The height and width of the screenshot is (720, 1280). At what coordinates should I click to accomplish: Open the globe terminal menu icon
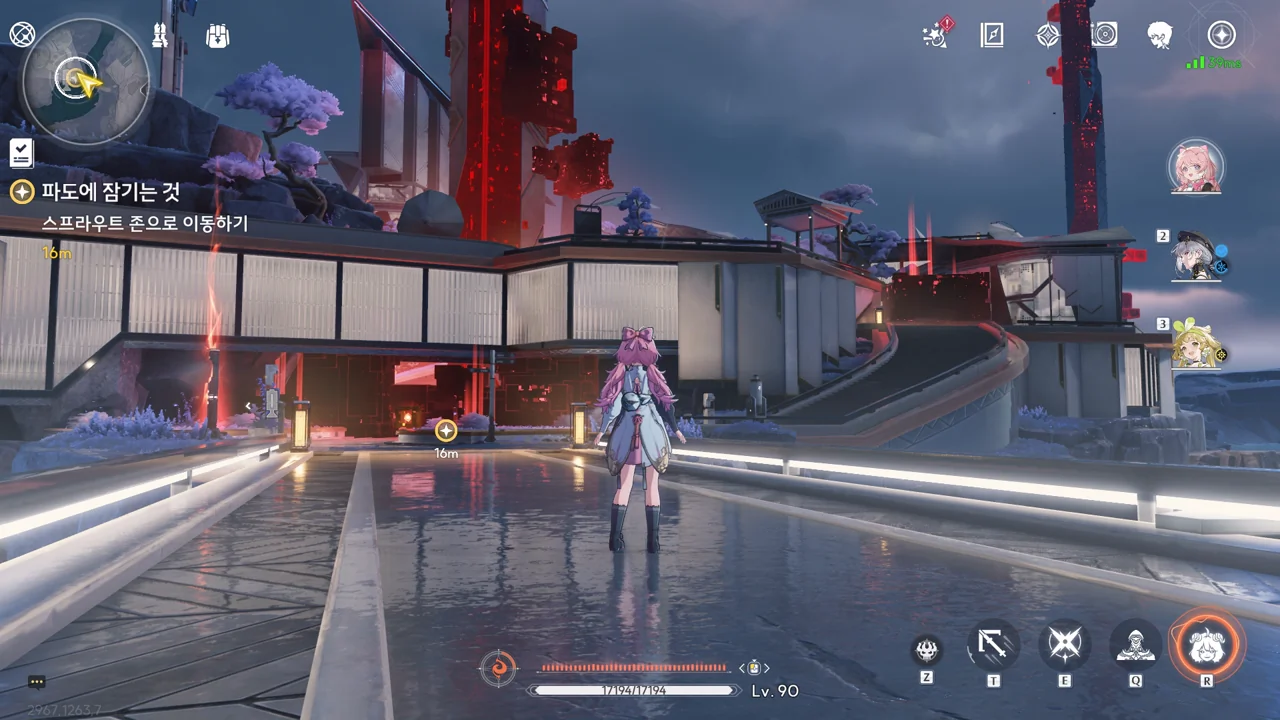(x=22, y=35)
